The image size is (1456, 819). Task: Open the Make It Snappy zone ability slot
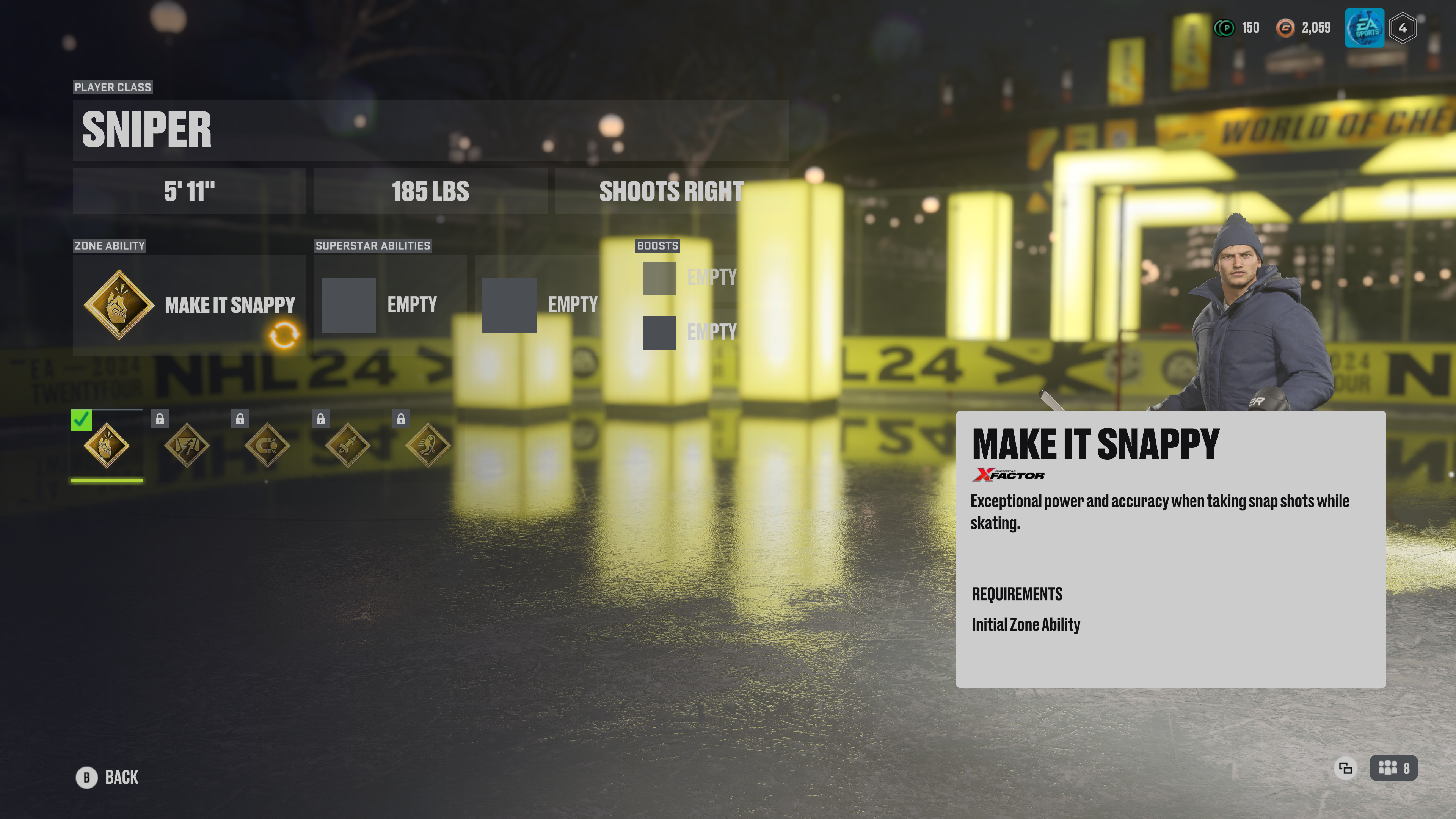pos(189,305)
